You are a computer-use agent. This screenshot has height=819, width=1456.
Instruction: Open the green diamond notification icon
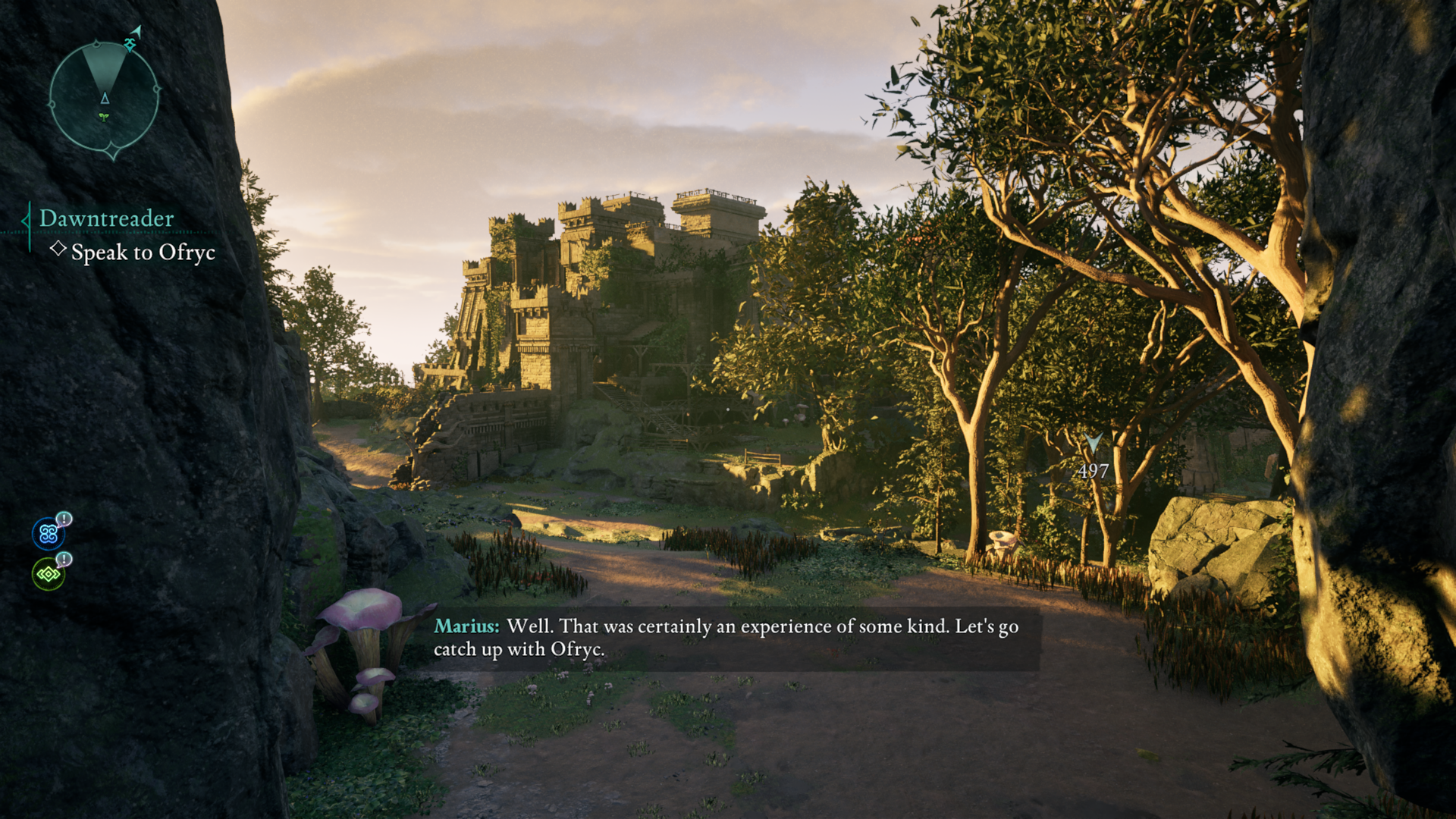tap(49, 574)
